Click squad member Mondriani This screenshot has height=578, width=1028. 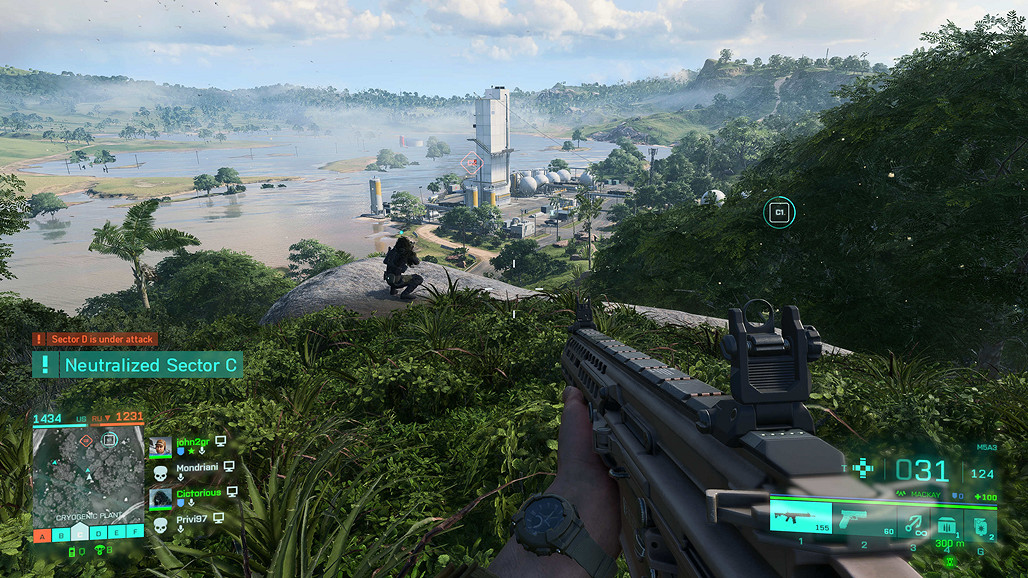tap(198, 466)
